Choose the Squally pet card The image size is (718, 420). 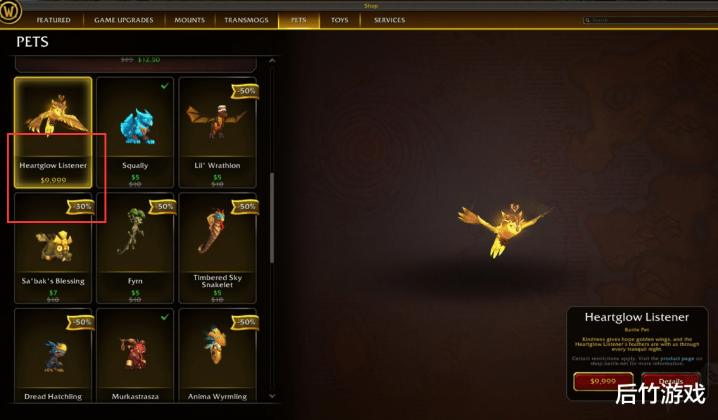click(135, 132)
